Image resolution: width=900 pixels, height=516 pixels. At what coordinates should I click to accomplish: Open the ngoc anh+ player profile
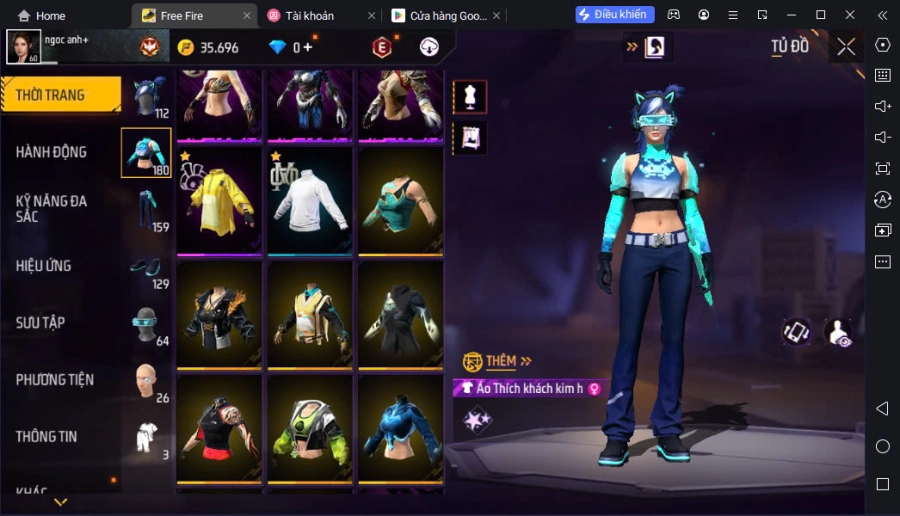tap(24, 46)
